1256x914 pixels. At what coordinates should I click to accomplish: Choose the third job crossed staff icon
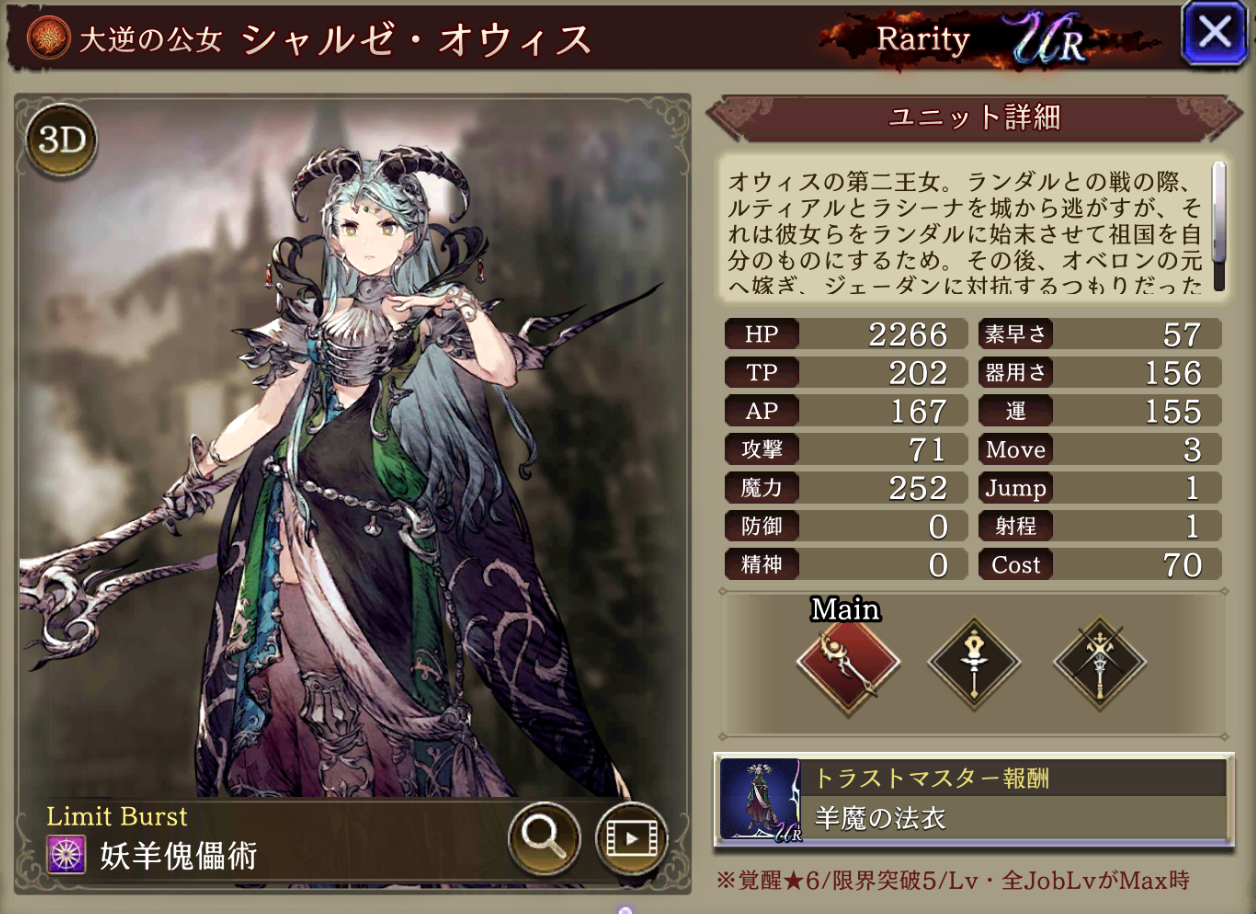point(1100,663)
